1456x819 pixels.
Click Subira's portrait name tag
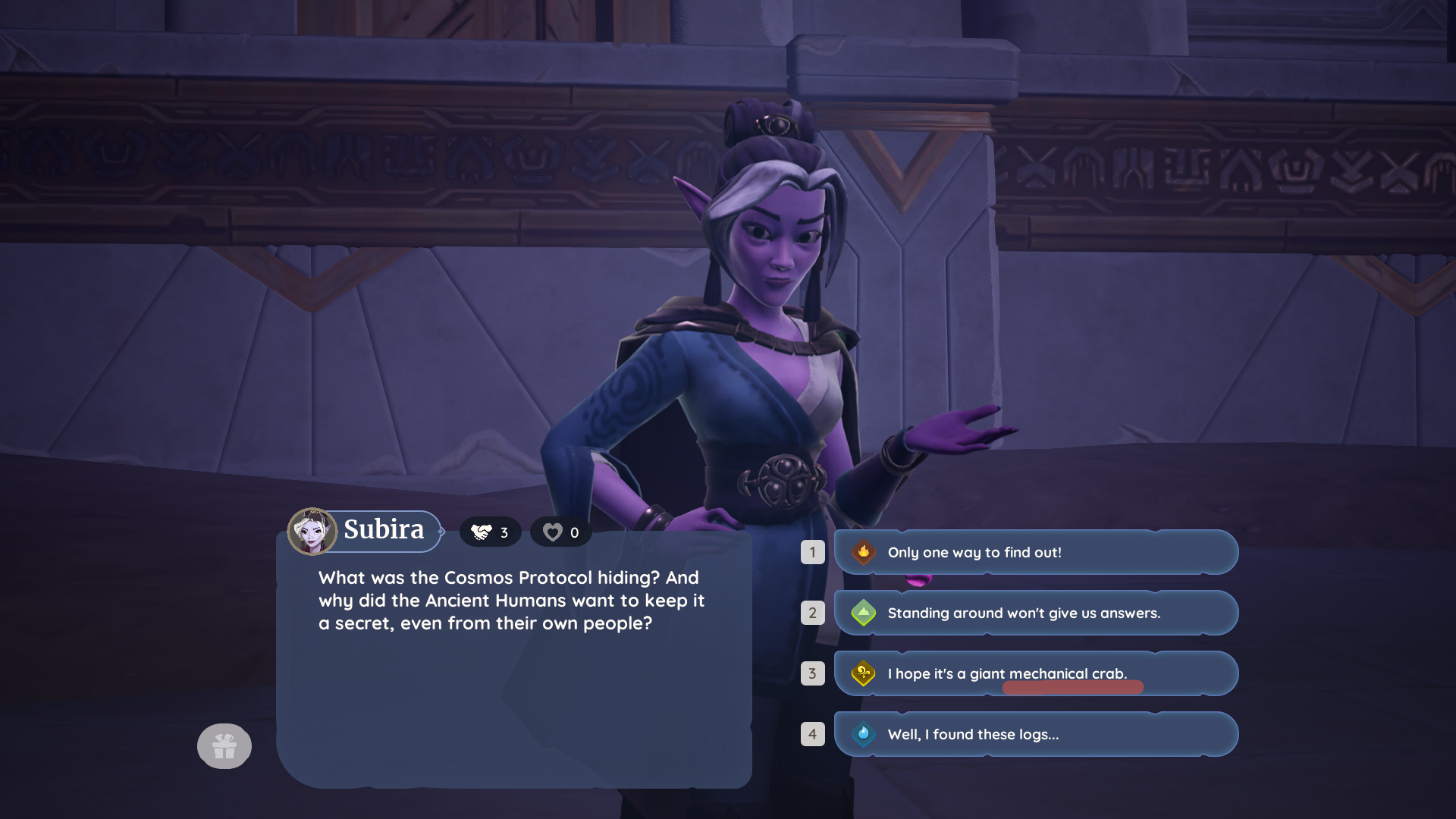click(366, 530)
